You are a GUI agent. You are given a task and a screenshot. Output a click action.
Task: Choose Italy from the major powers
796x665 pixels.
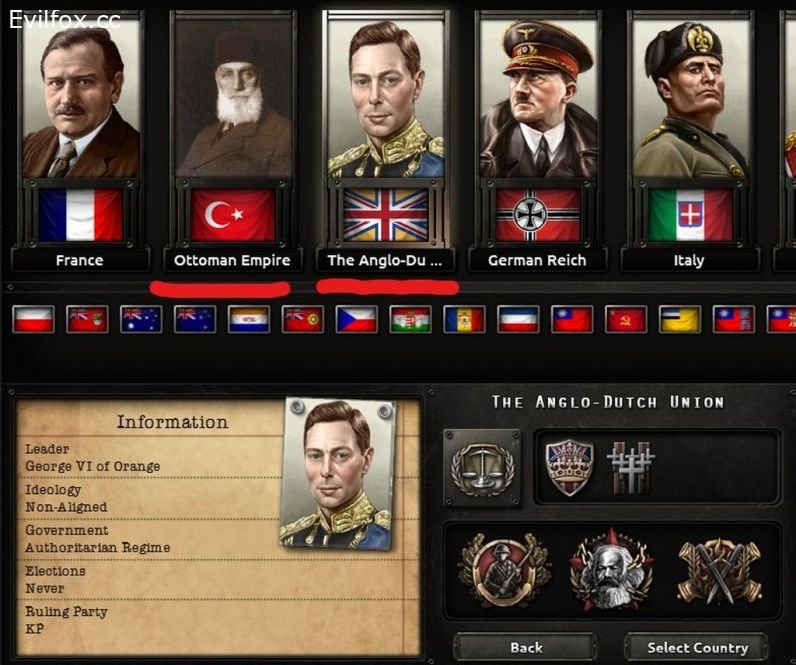click(x=690, y=140)
